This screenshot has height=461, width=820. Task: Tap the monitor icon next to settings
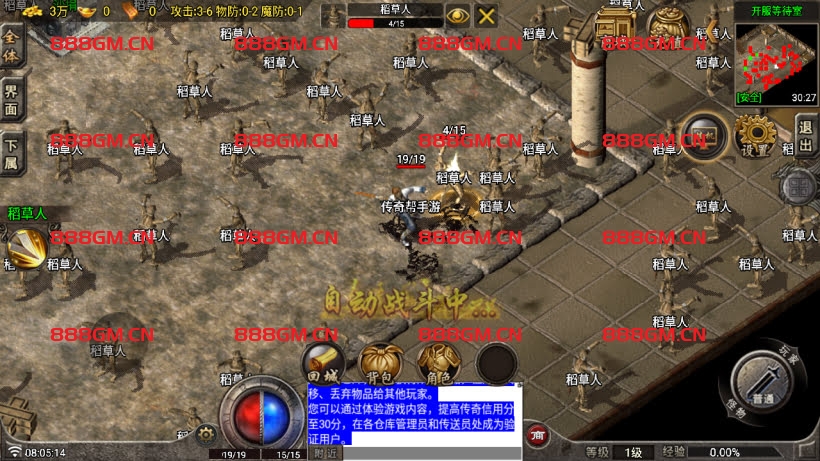point(702,135)
